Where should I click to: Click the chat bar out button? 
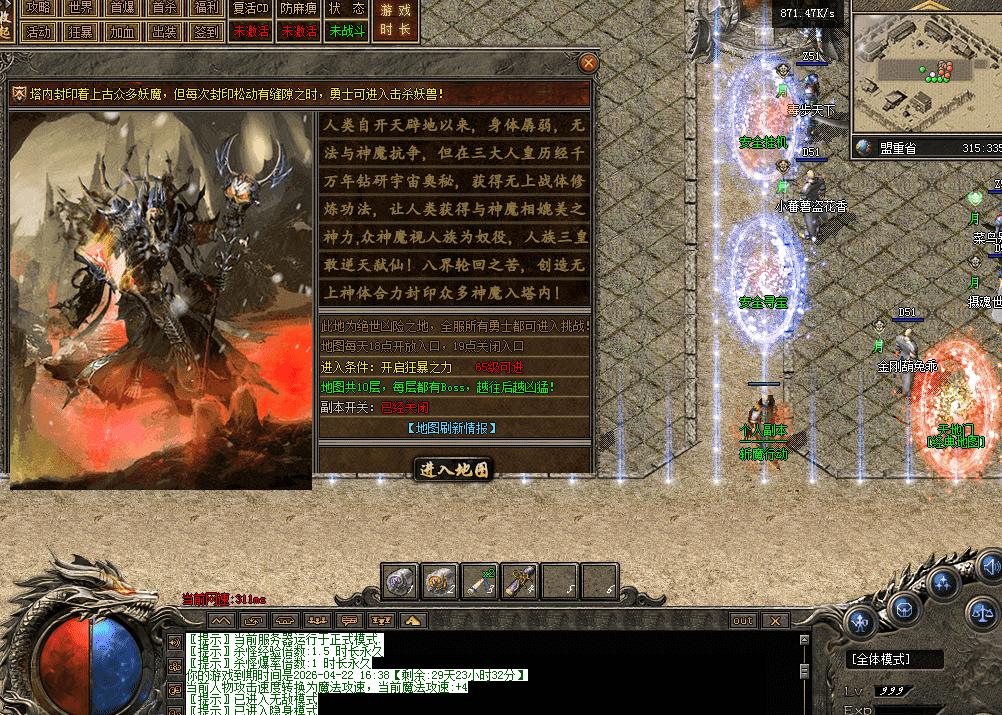tap(743, 621)
